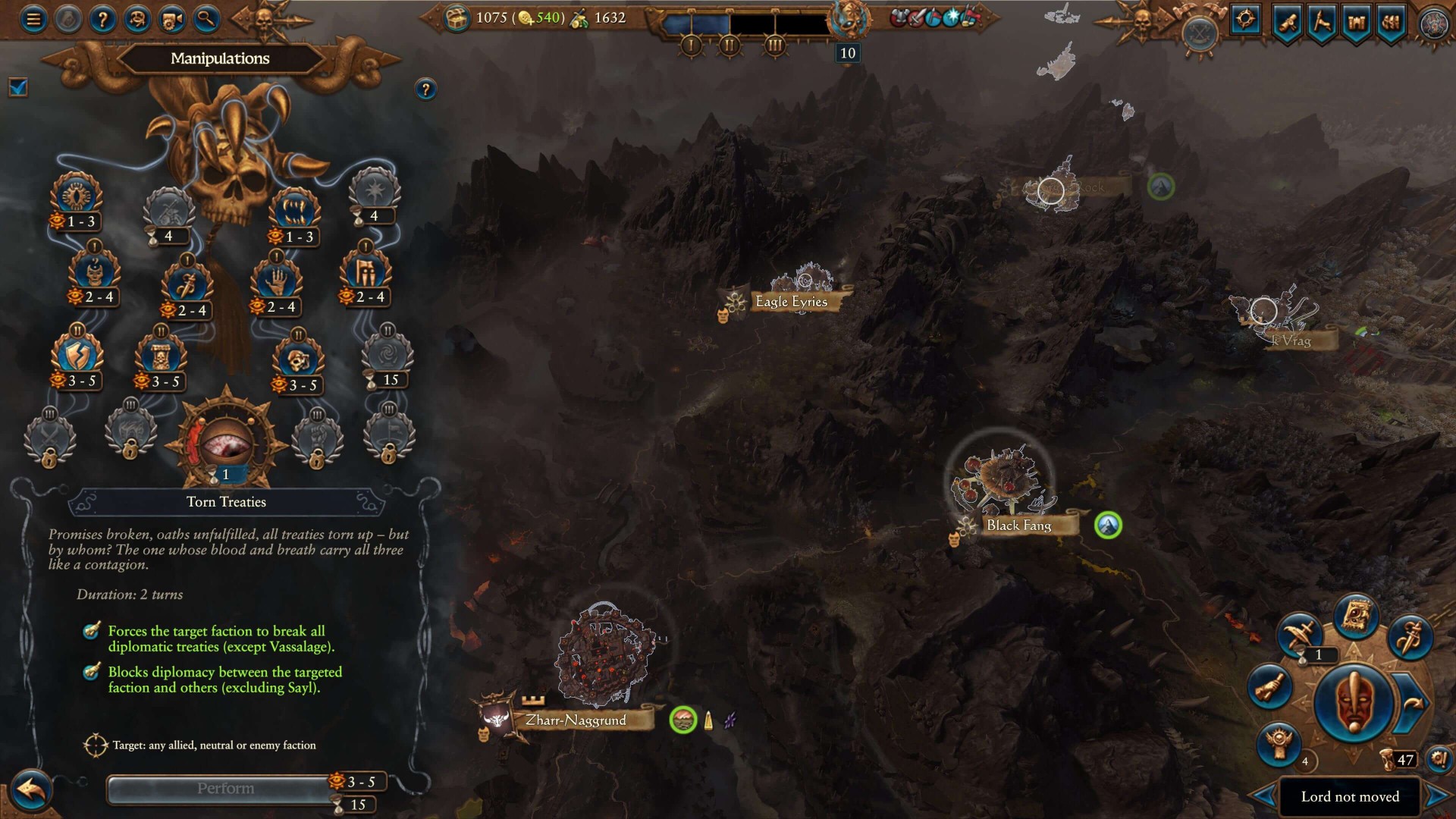Toggle the blue checkmark checkbox
This screenshot has width=1456, height=819.
pos(18,88)
